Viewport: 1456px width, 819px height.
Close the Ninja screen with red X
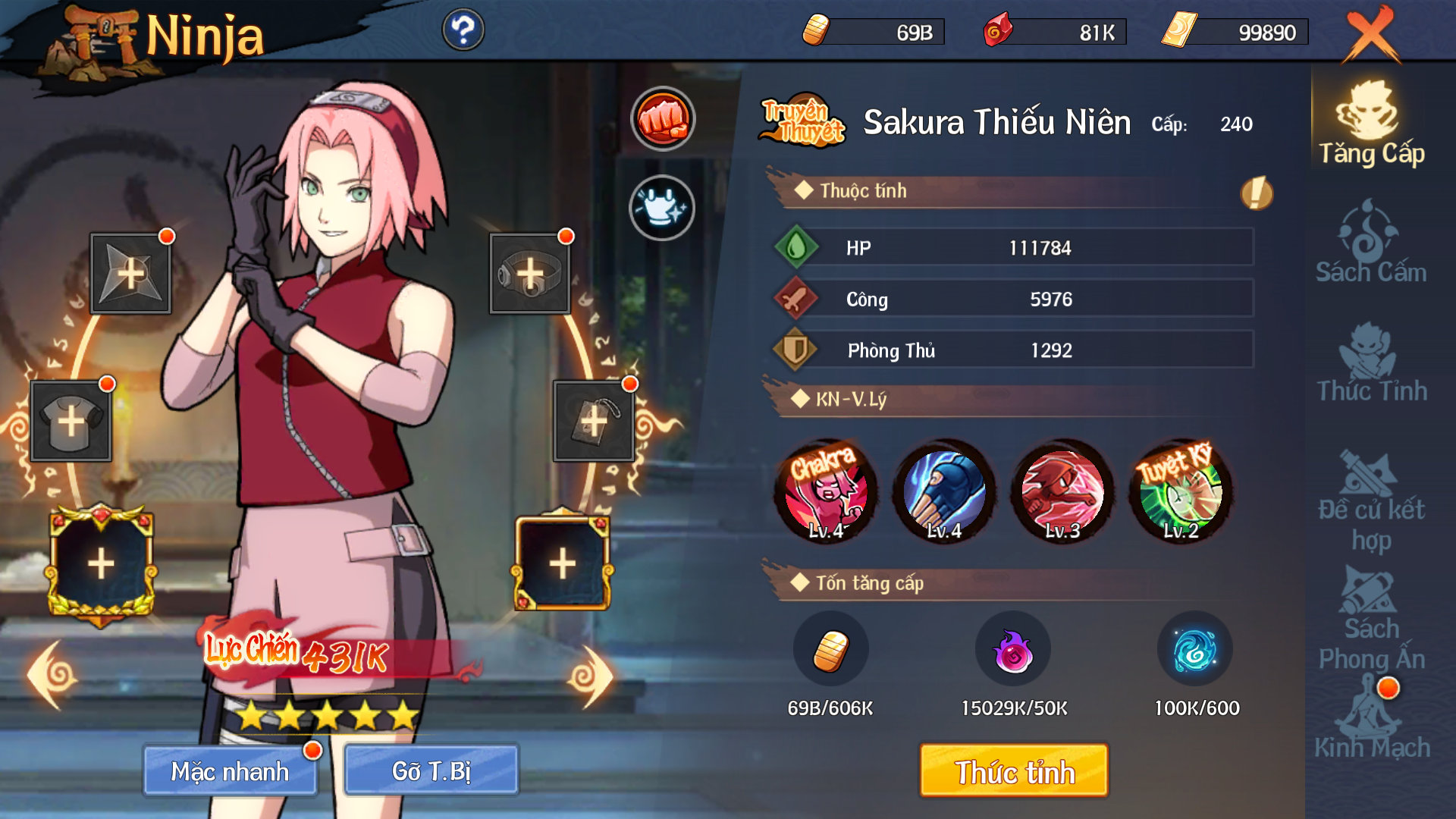[x=1371, y=34]
